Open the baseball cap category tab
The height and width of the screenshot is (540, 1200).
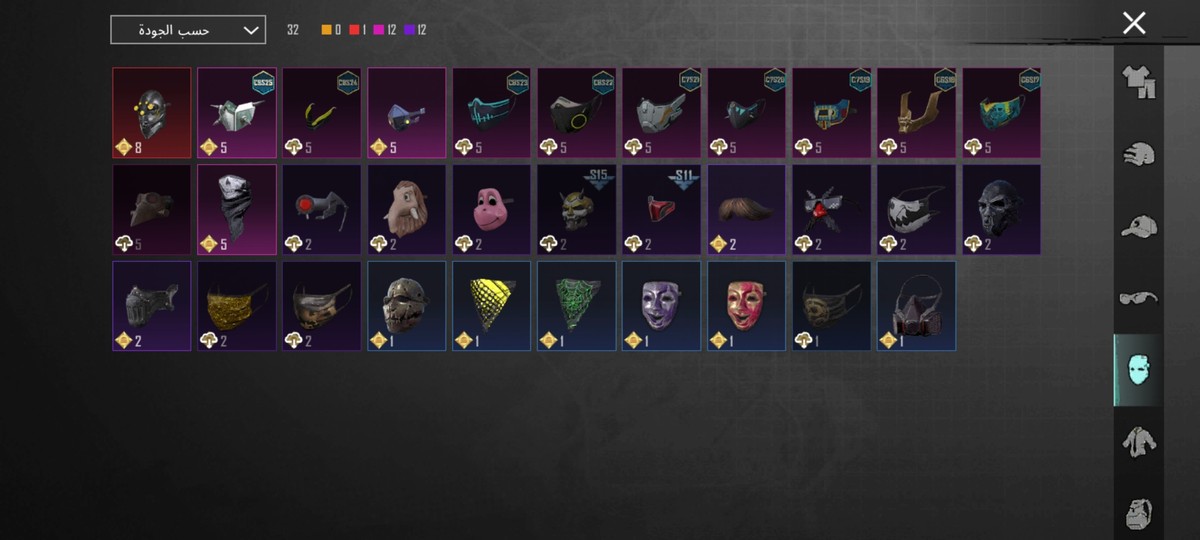coord(1138,226)
